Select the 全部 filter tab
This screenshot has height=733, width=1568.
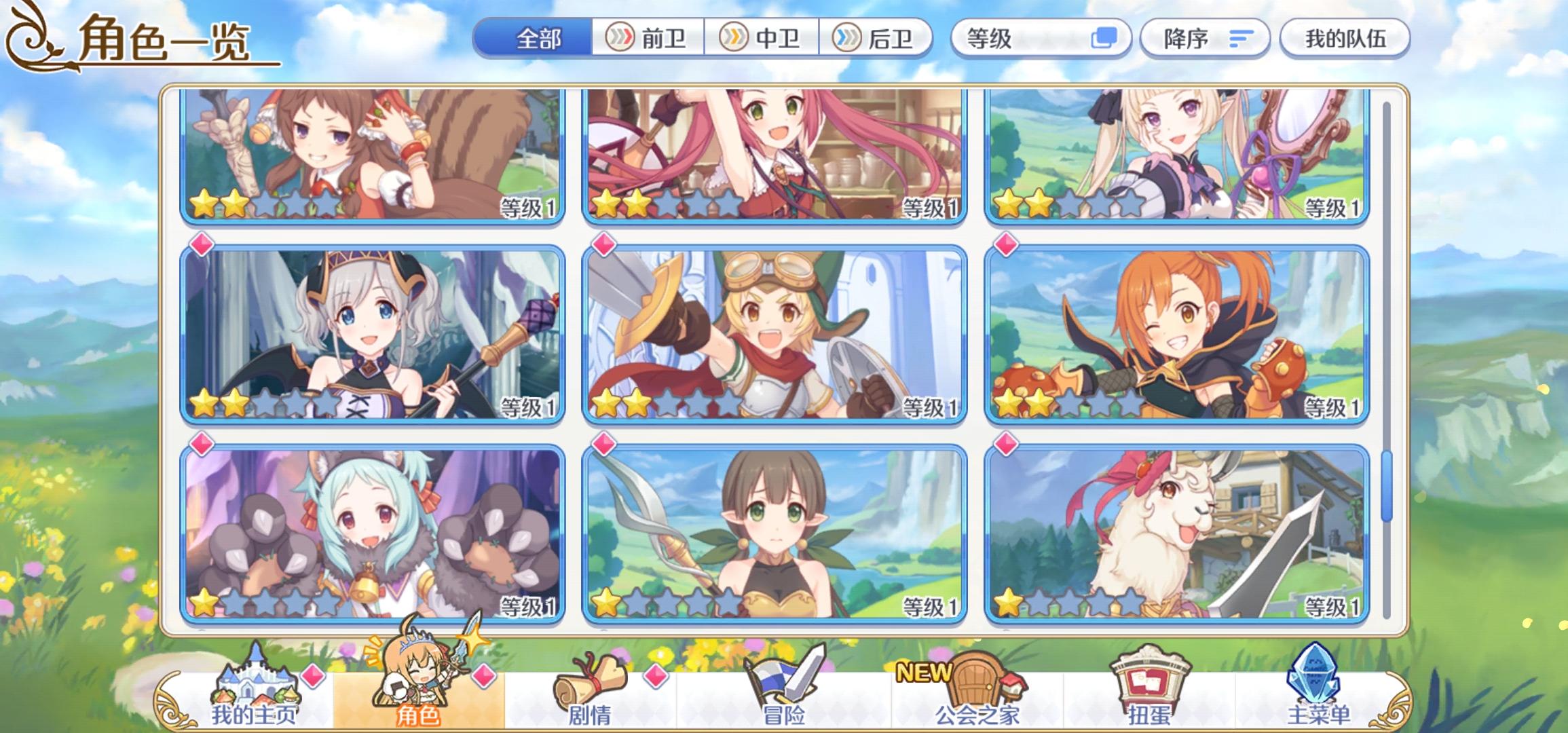coord(540,39)
